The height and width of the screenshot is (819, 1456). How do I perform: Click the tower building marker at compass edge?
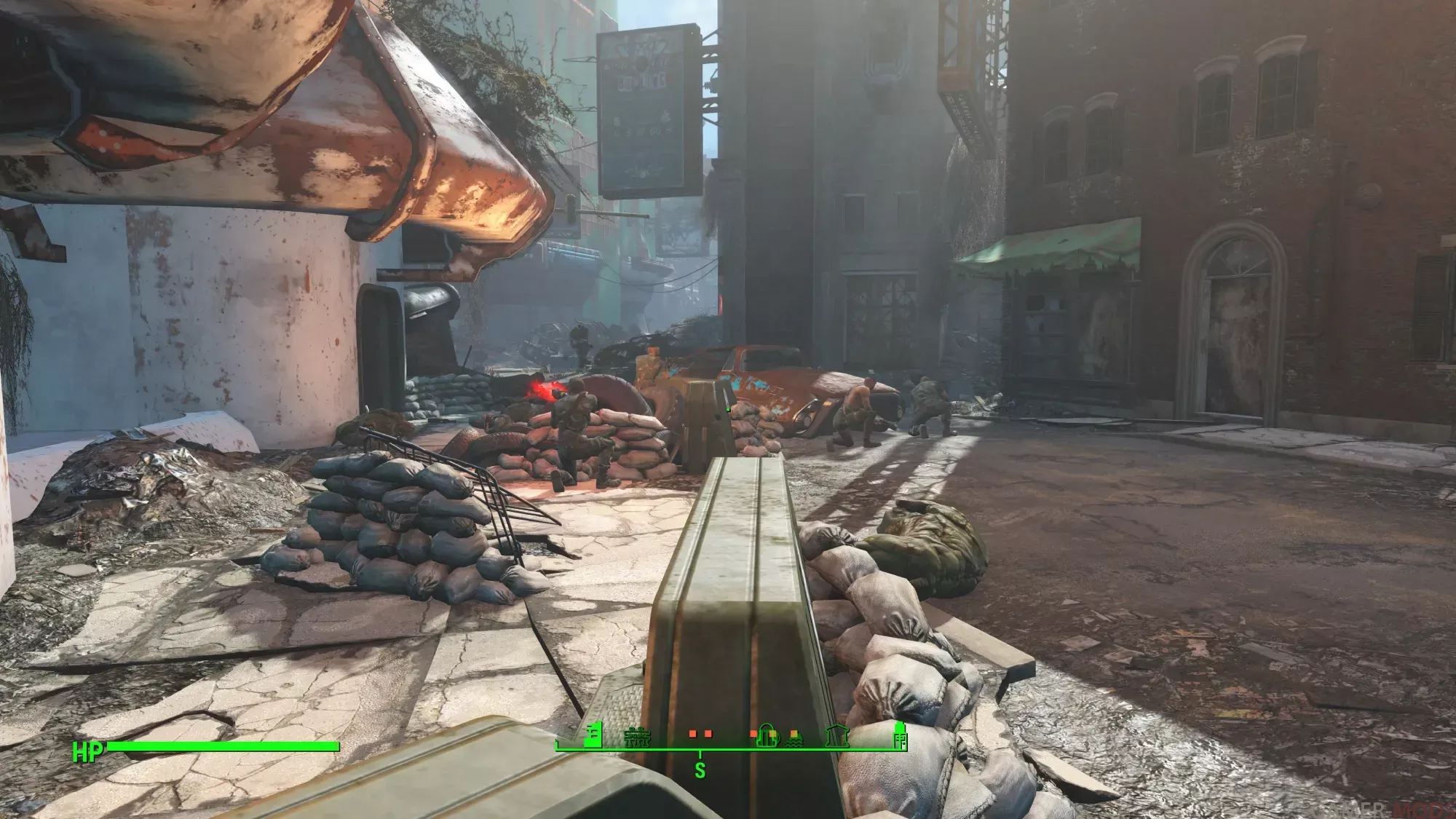click(900, 735)
